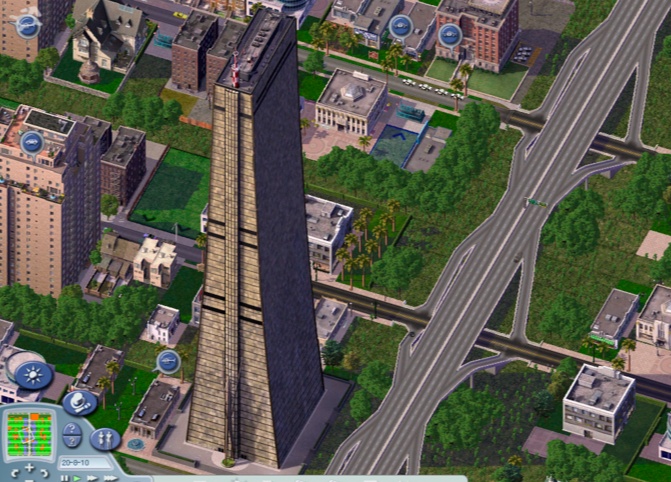Click the lower question mark button
Viewport: 671px width, 482px height.
[72, 442]
